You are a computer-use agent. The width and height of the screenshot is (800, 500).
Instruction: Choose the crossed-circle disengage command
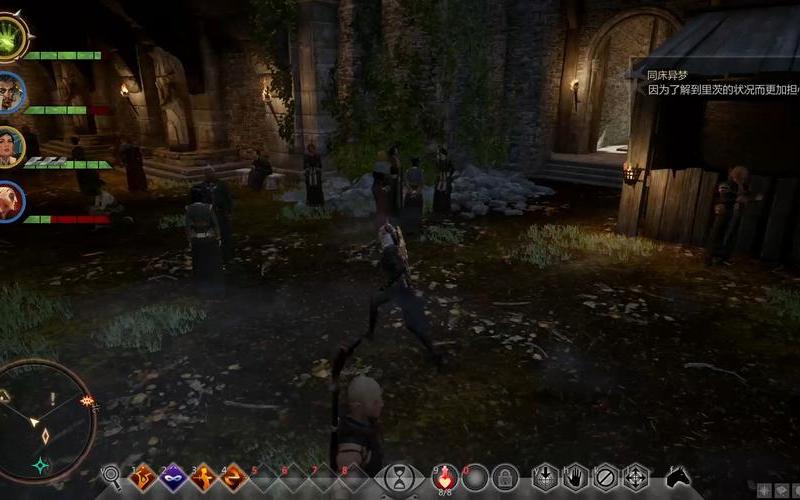click(x=605, y=477)
